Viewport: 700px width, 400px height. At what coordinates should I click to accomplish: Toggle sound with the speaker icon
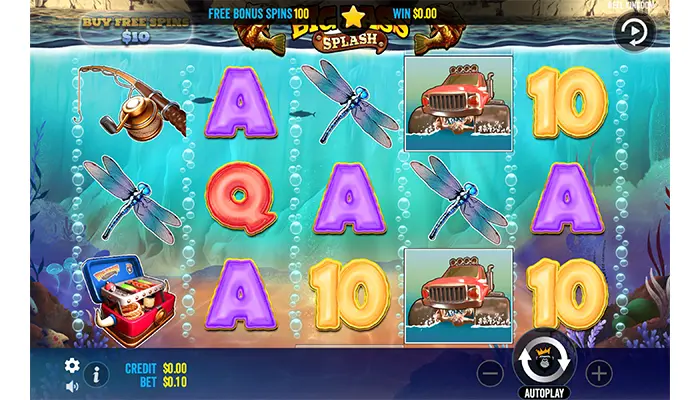click(72, 386)
